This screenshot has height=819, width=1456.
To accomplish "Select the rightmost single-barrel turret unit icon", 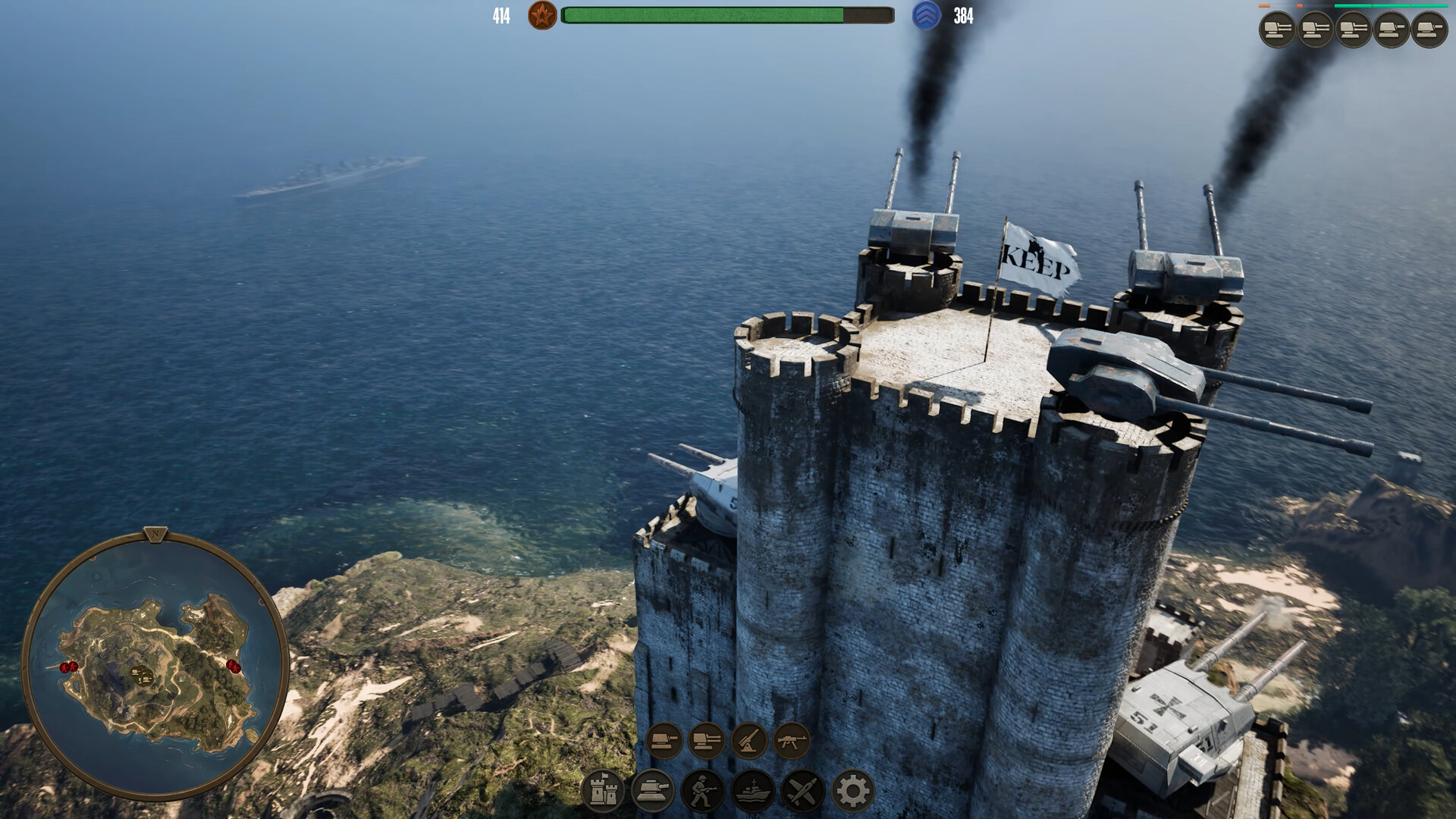I will (x=1429, y=30).
